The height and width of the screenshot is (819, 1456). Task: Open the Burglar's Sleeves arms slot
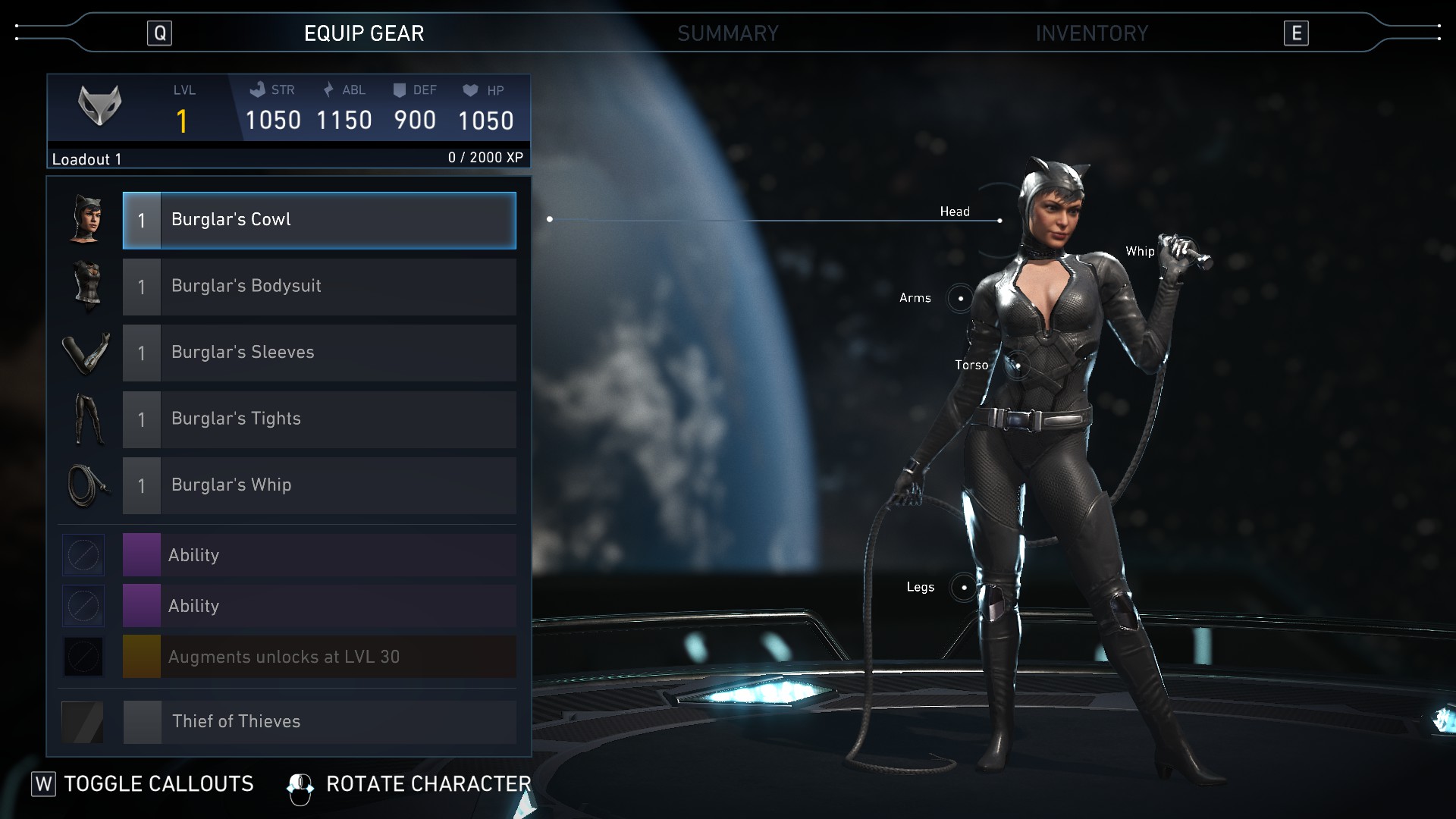tap(319, 353)
